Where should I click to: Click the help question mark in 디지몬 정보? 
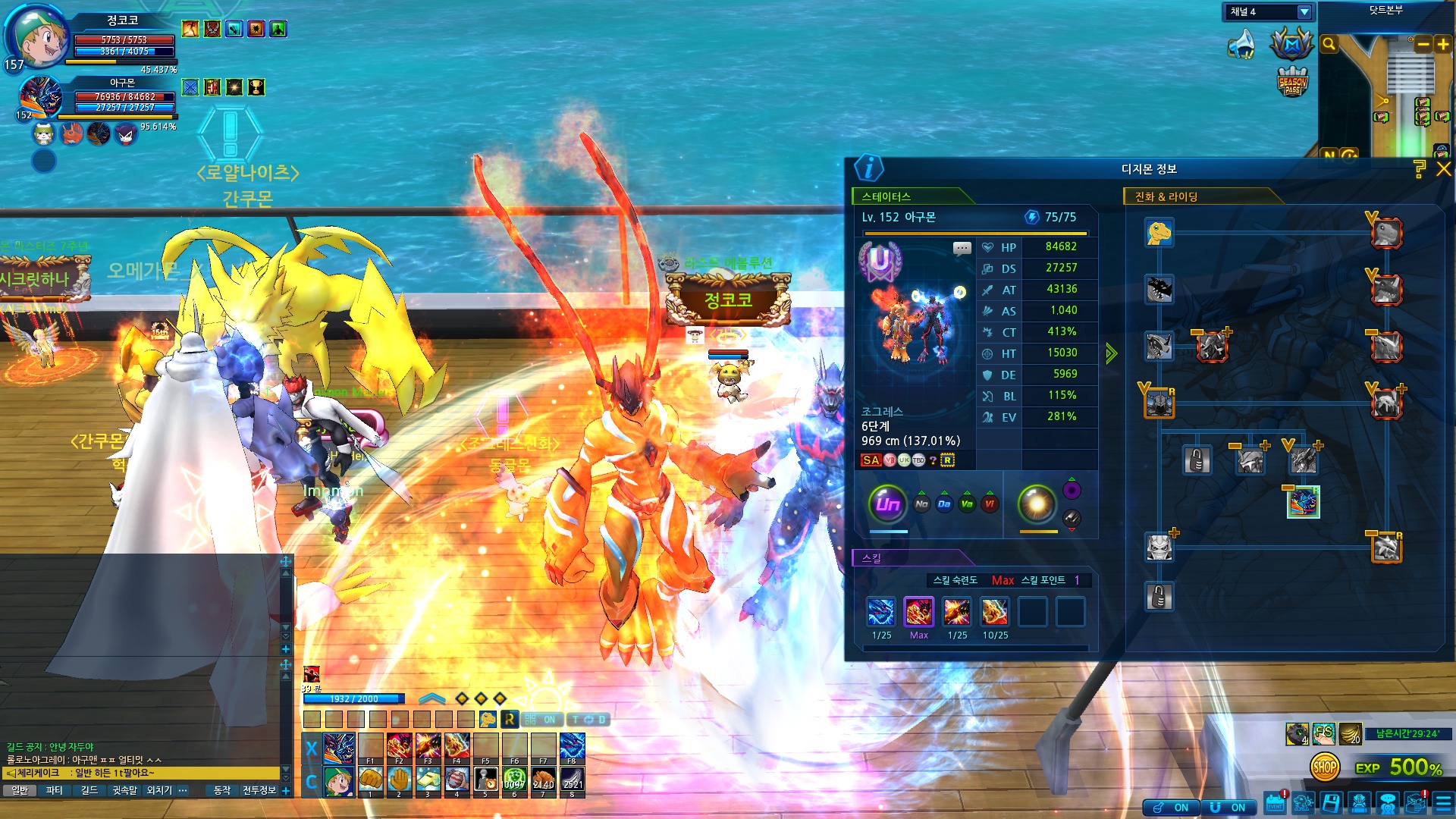[1420, 169]
